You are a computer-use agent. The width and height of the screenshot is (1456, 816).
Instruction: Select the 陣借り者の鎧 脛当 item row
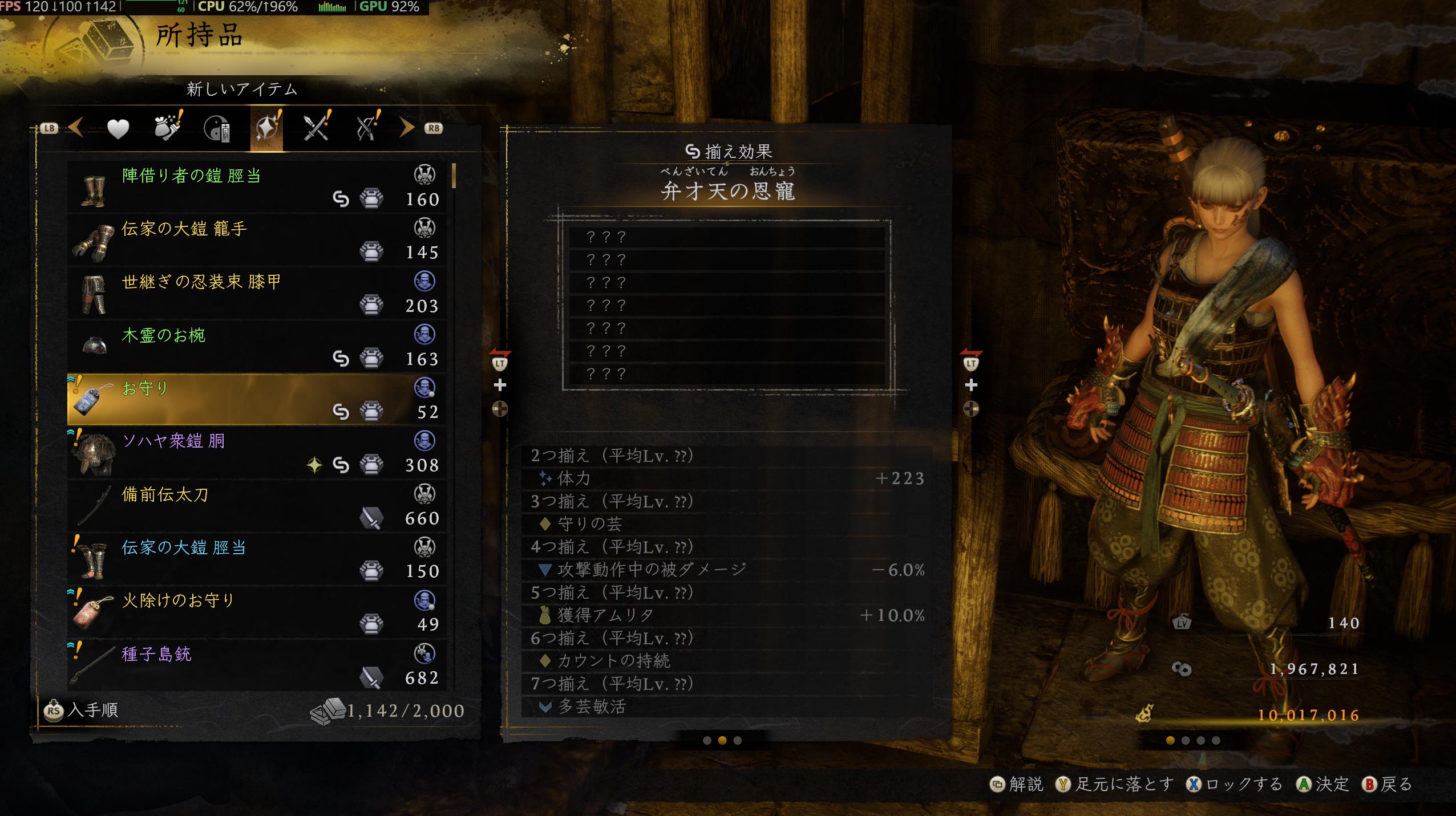pos(257,186)
